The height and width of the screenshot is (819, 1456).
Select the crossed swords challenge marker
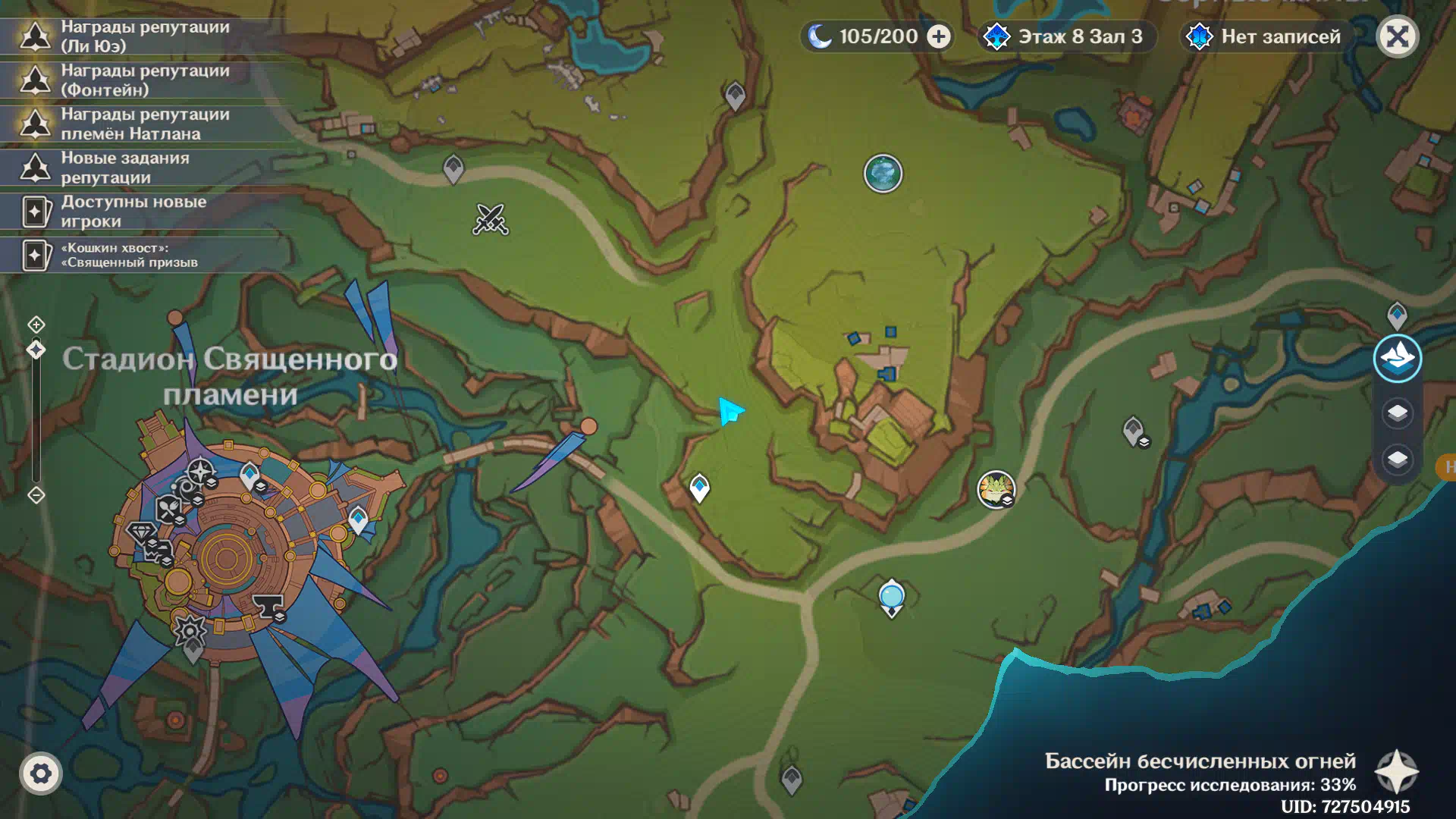click(x=491, y=219)
